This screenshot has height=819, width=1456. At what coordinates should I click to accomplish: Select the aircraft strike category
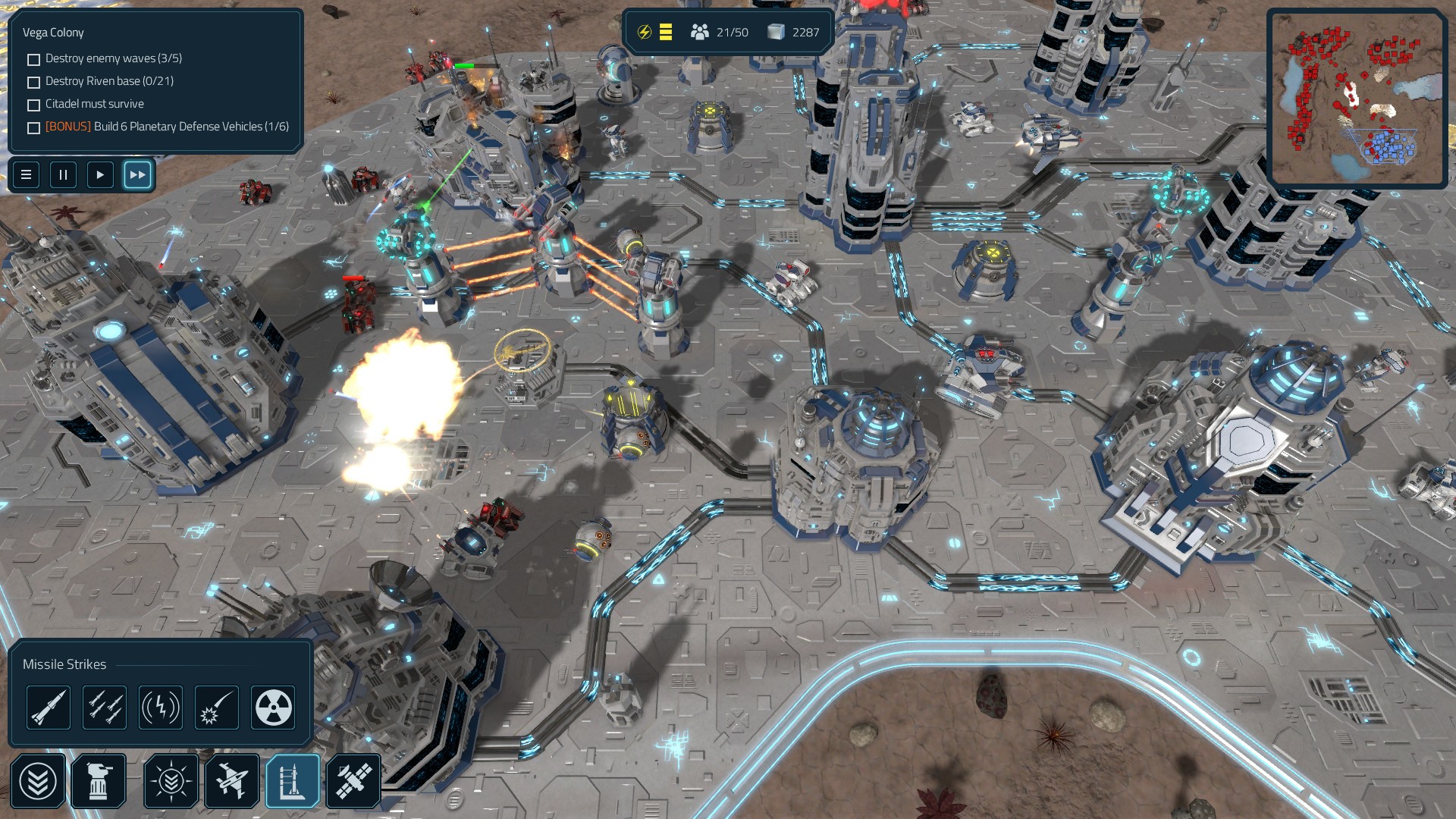[x=232, y=780]
